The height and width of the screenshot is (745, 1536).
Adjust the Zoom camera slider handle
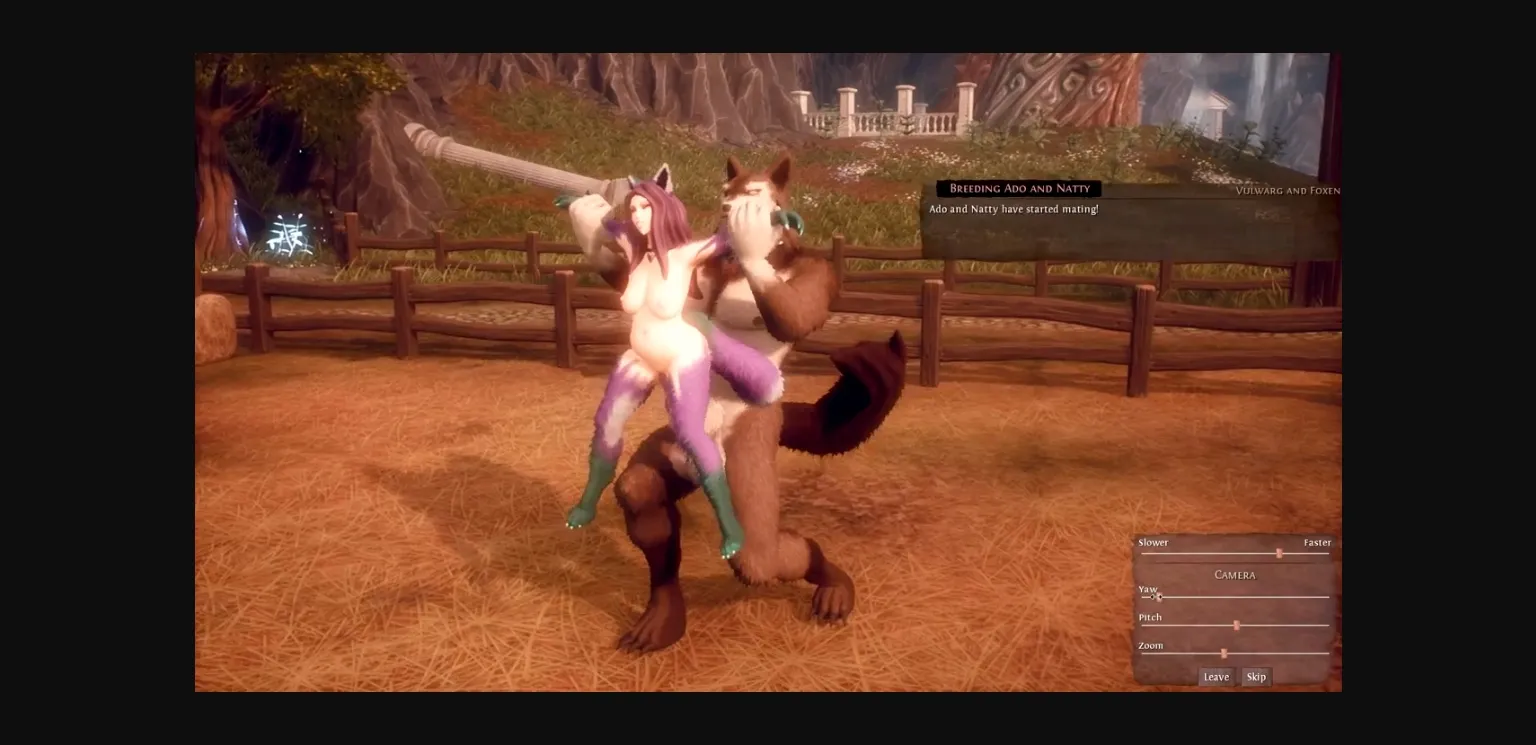1225,652
